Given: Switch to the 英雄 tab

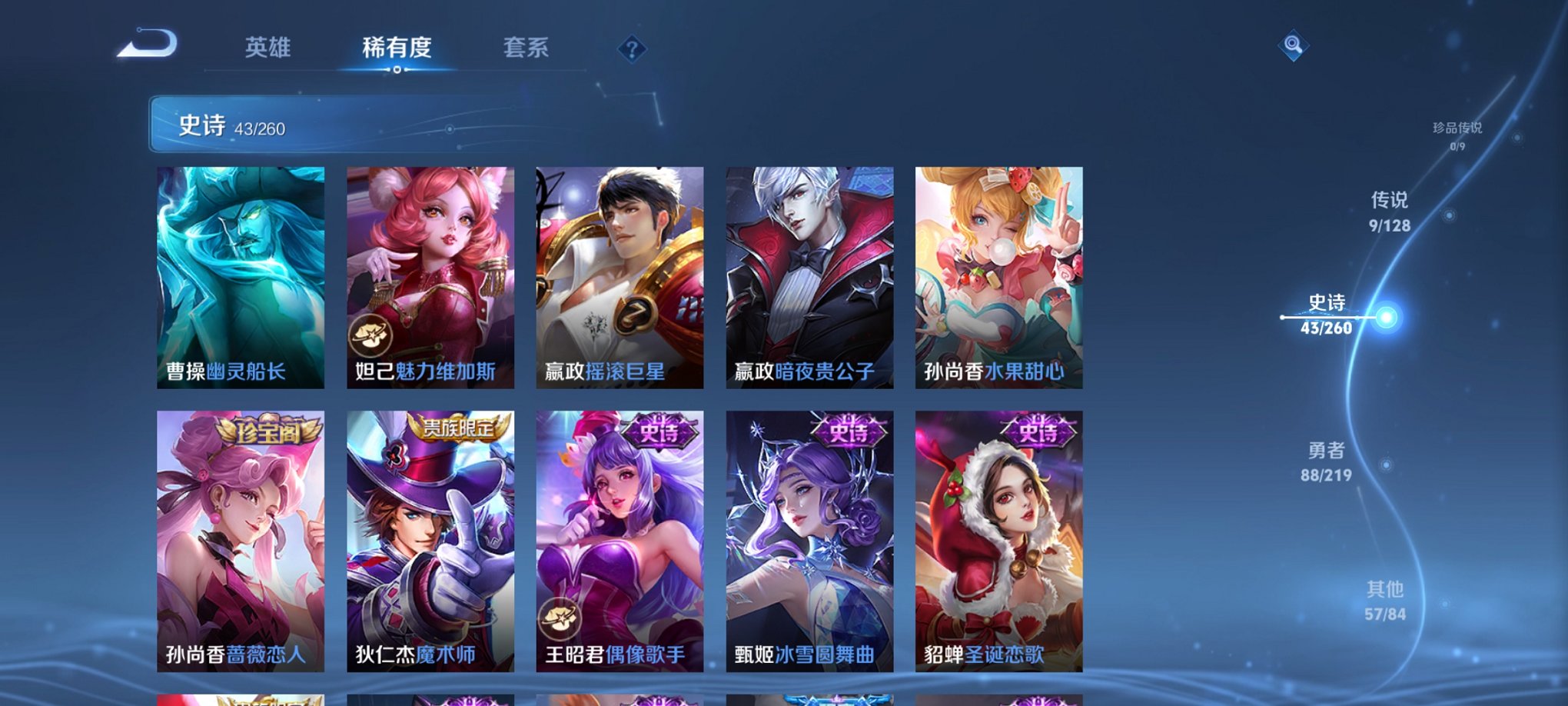Looking at the screenshot, I should [267, 48].
